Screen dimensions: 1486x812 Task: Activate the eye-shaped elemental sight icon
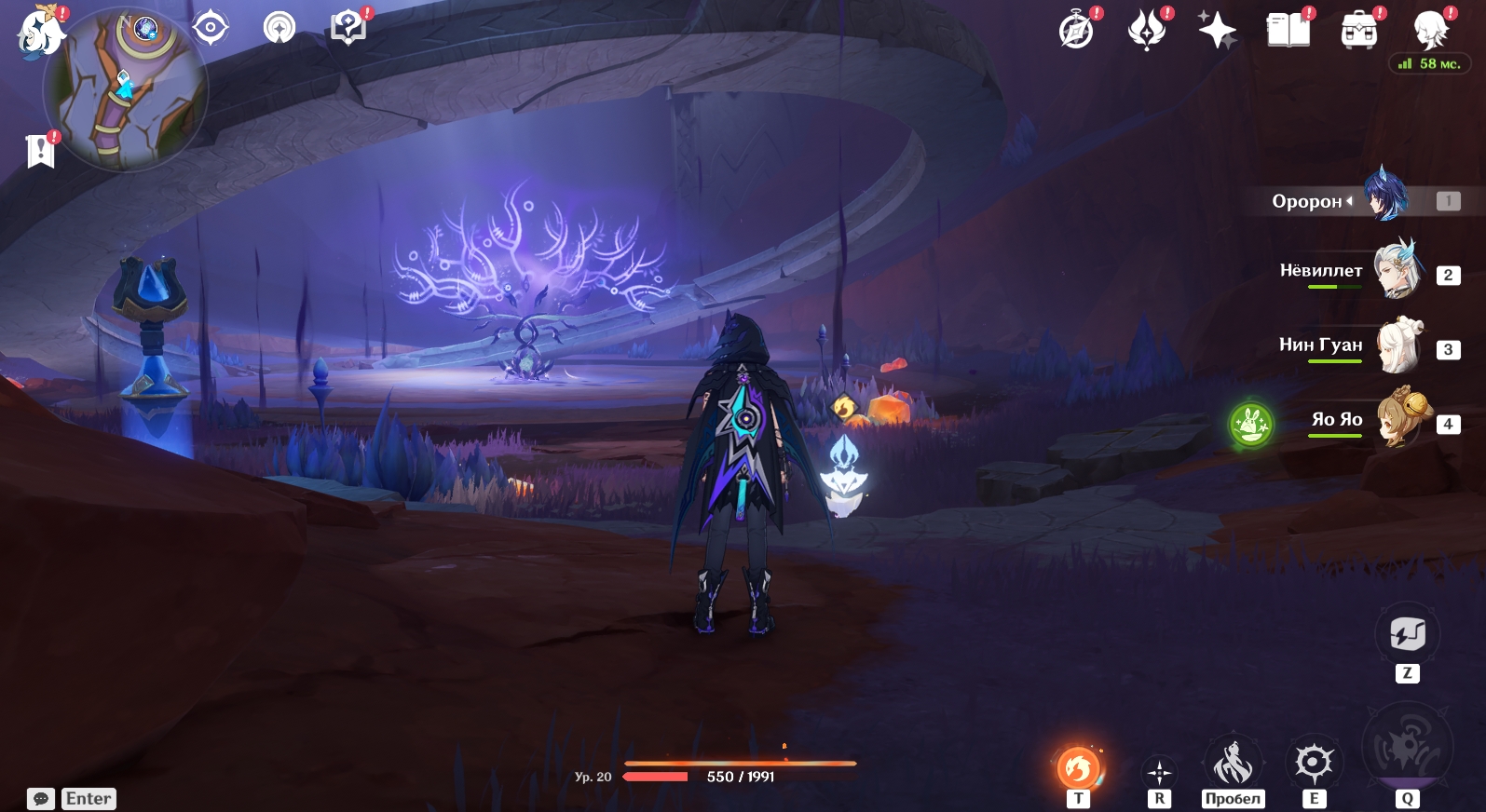click(211, 28)
